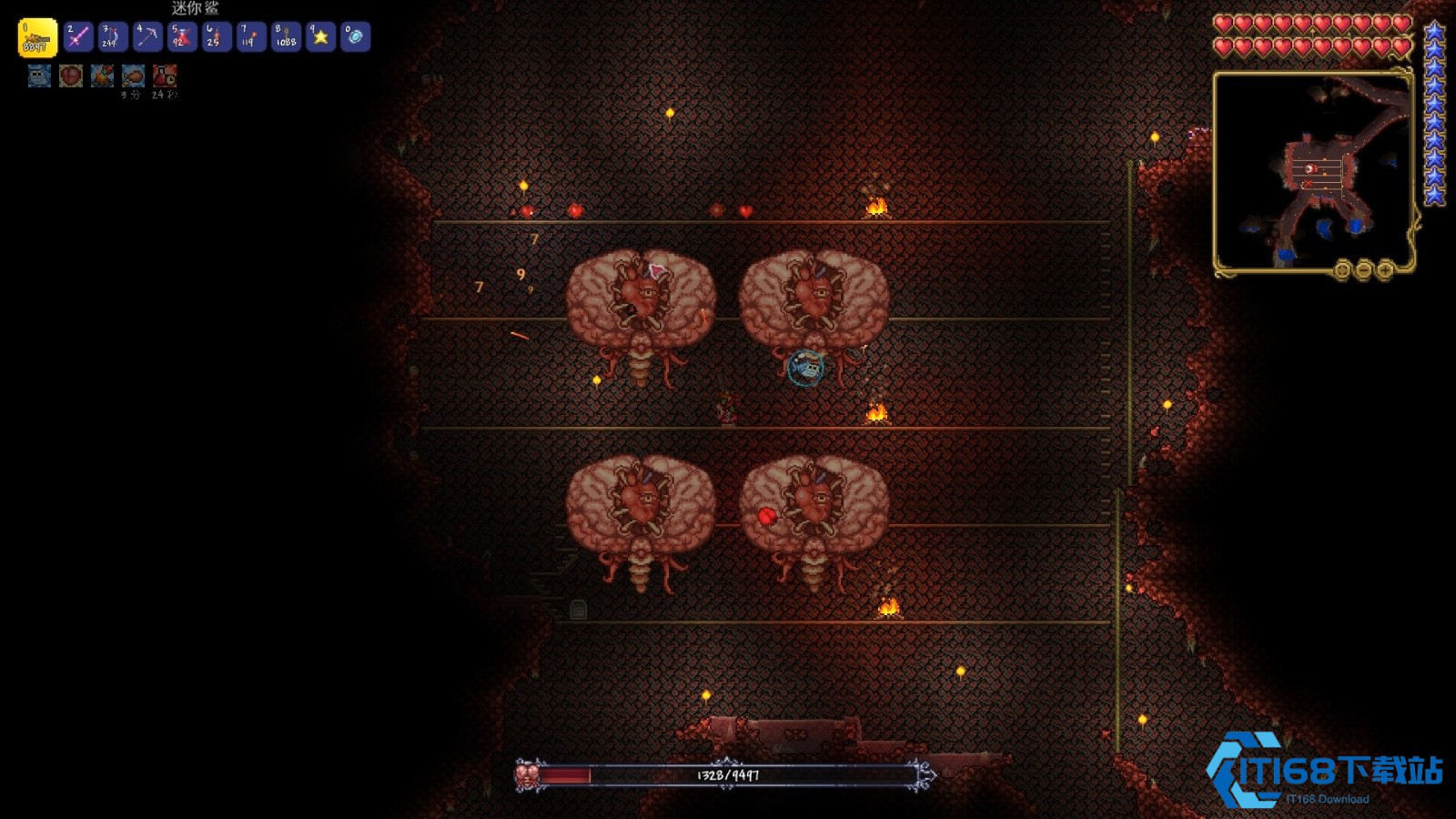Click the well fed drumstick buff icon
Viewport: 1456px width, 819px height.
pyautogui.click(x=133, y=76)
